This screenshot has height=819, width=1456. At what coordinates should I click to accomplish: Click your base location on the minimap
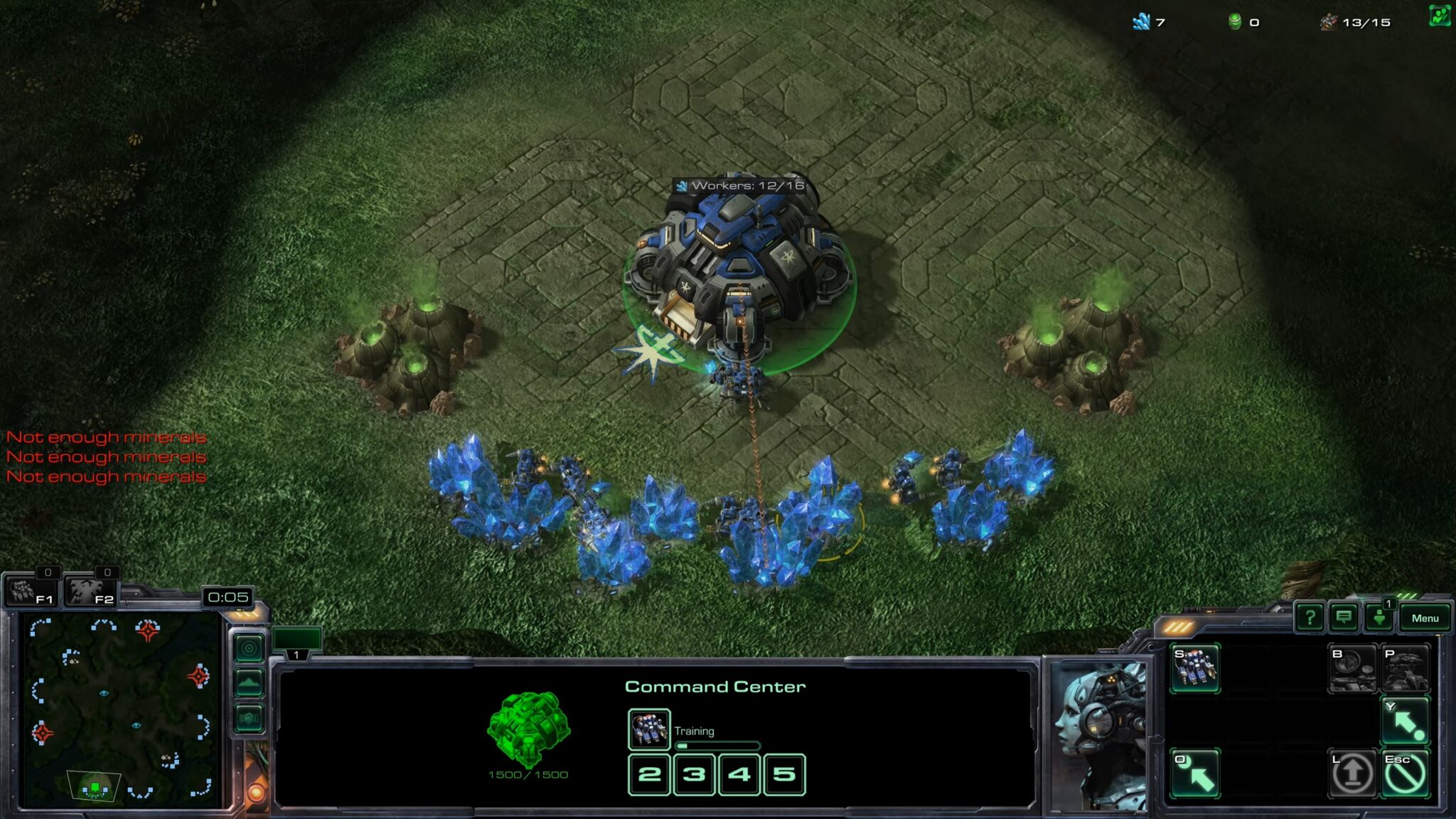pos(95,787)
